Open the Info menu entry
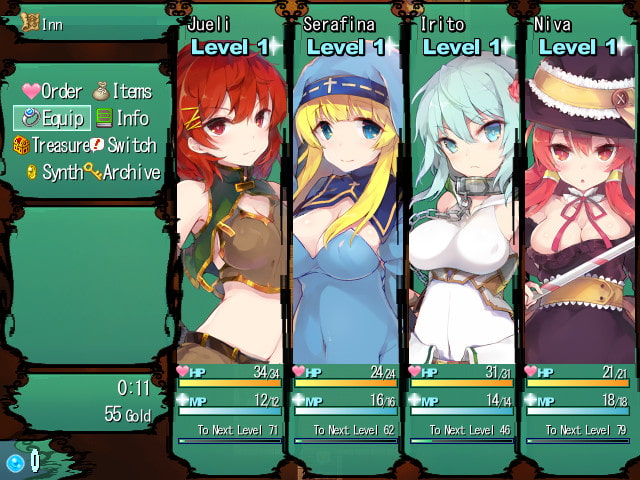 [x=123, y=118]
